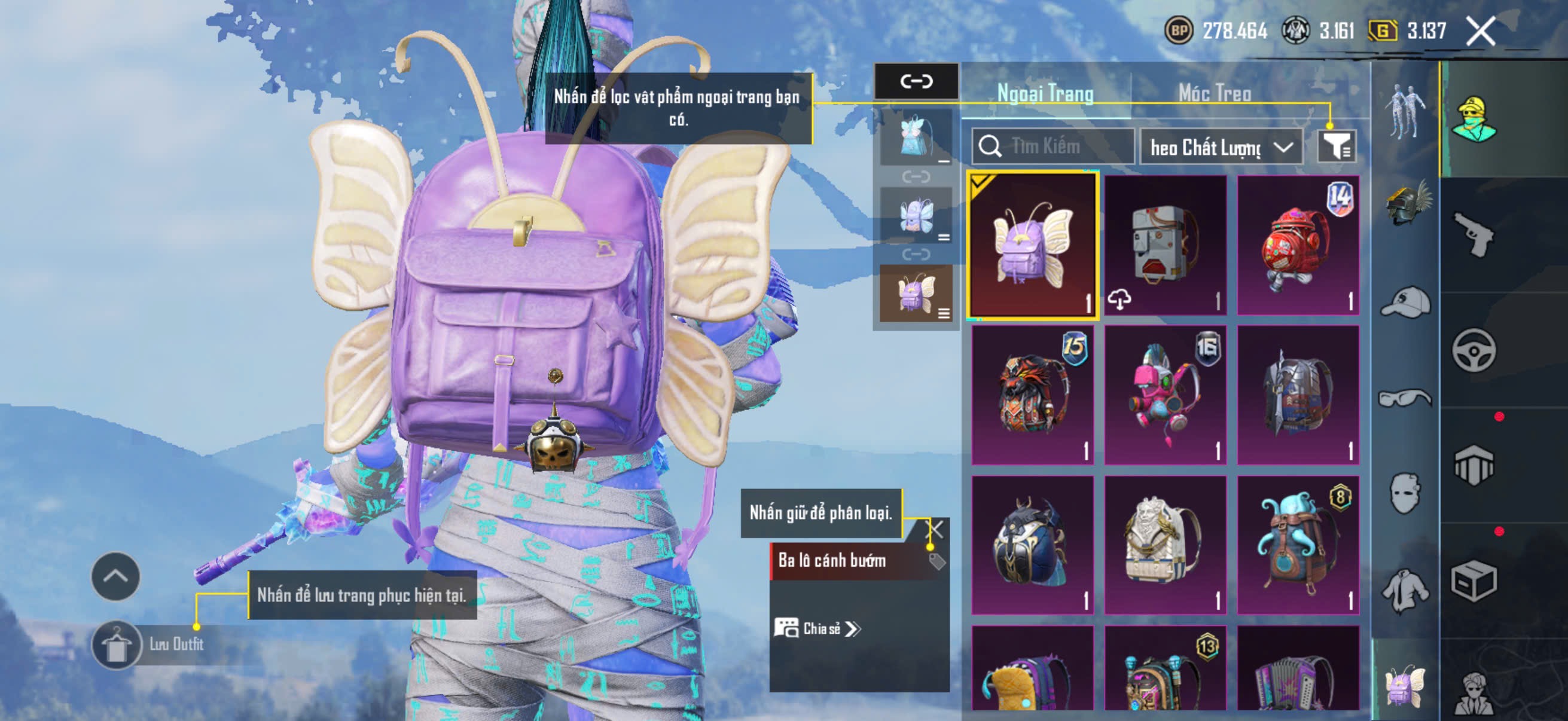Choose the red level 14 backpack skin
The width and height of the screenshot is (1568, 721).
pos(1298,246)
